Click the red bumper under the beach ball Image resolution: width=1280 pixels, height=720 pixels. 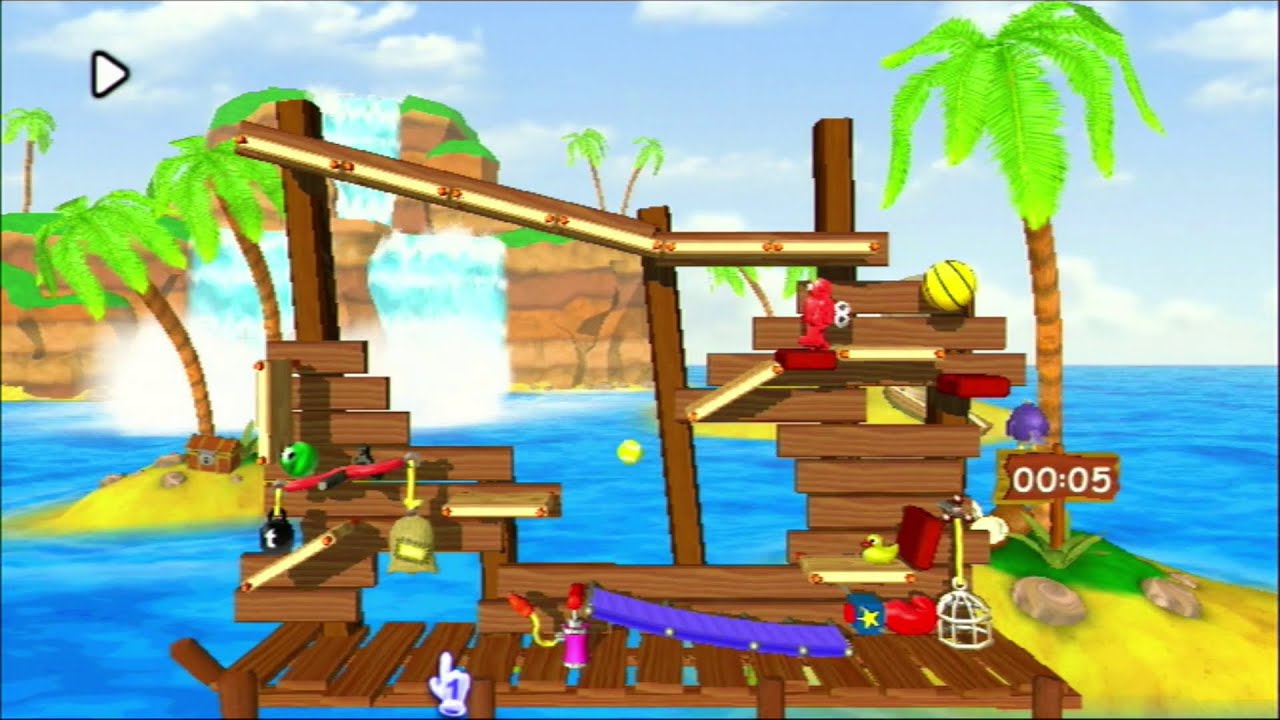[806, 357]
